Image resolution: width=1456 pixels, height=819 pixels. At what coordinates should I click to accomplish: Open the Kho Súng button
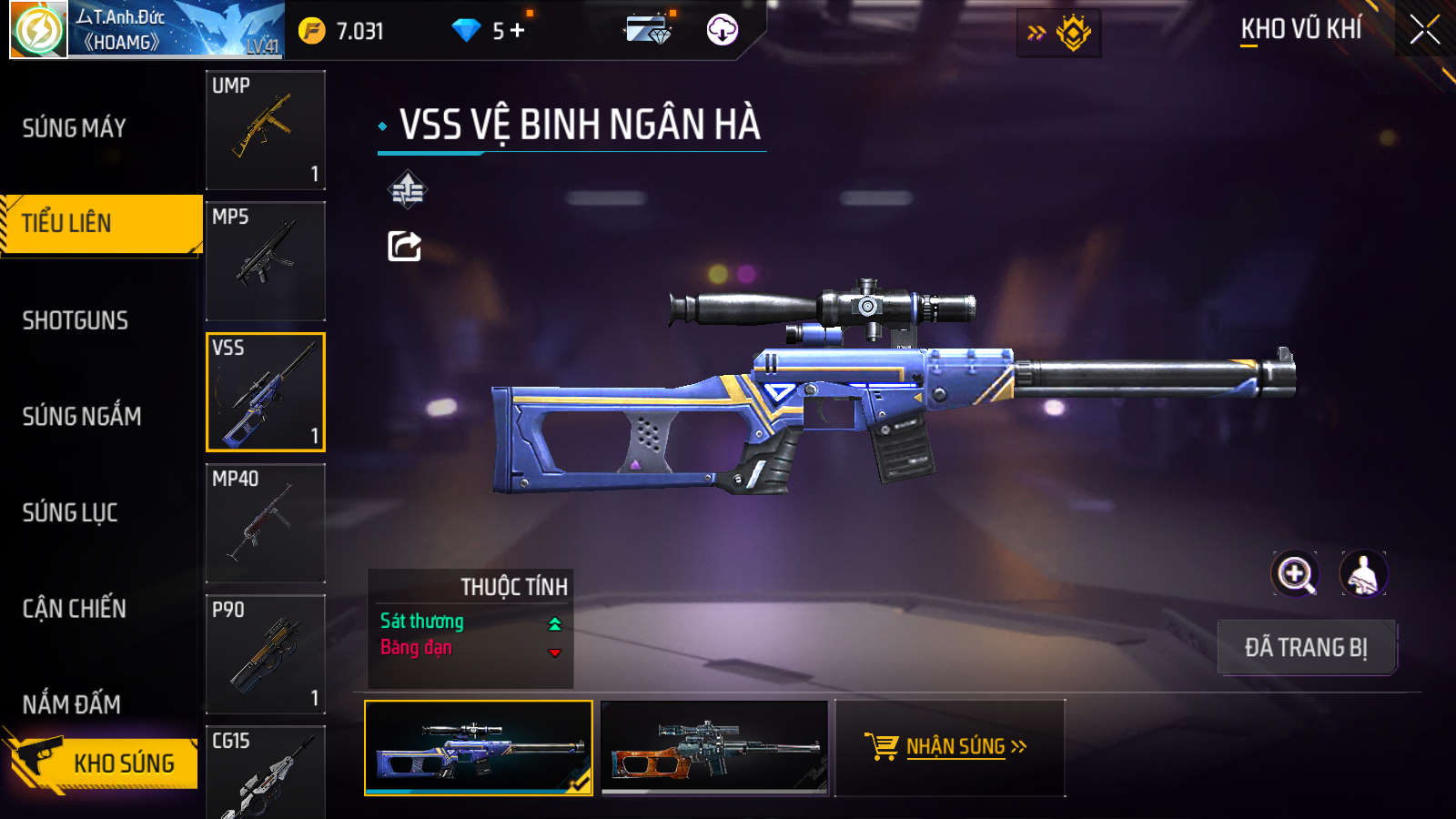coord(105,763)
